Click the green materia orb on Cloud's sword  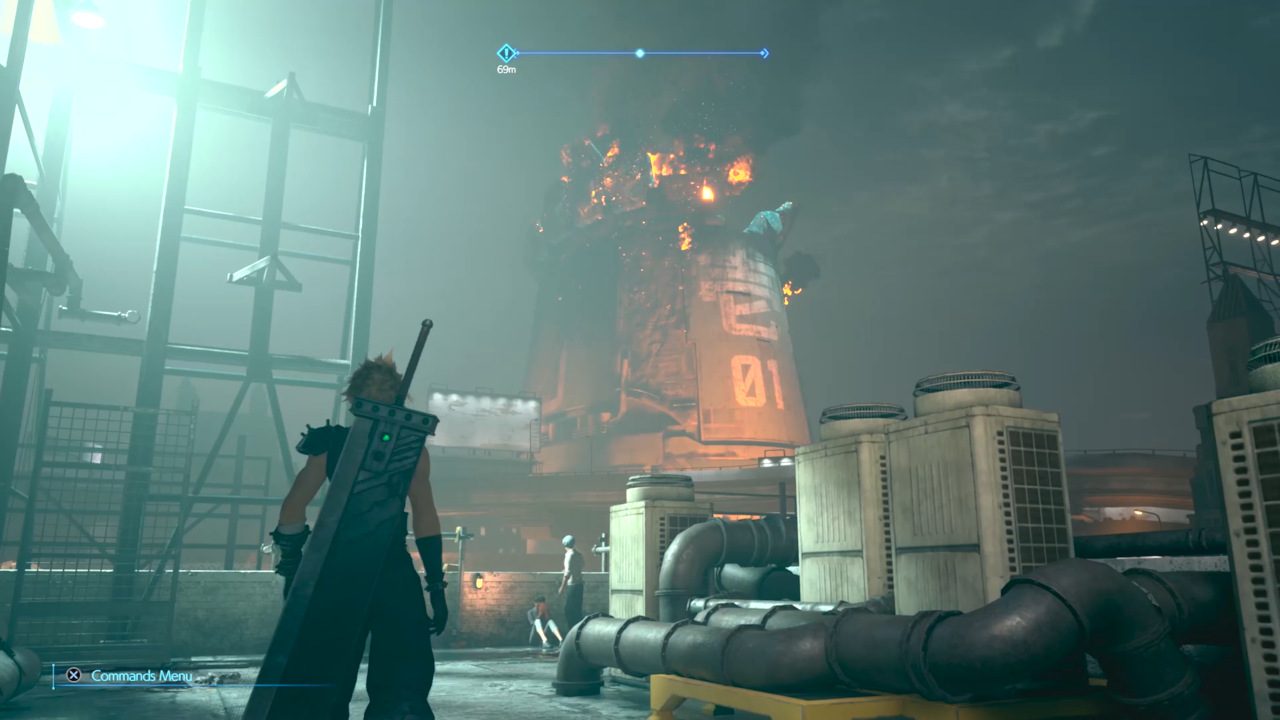pos(383,438)
